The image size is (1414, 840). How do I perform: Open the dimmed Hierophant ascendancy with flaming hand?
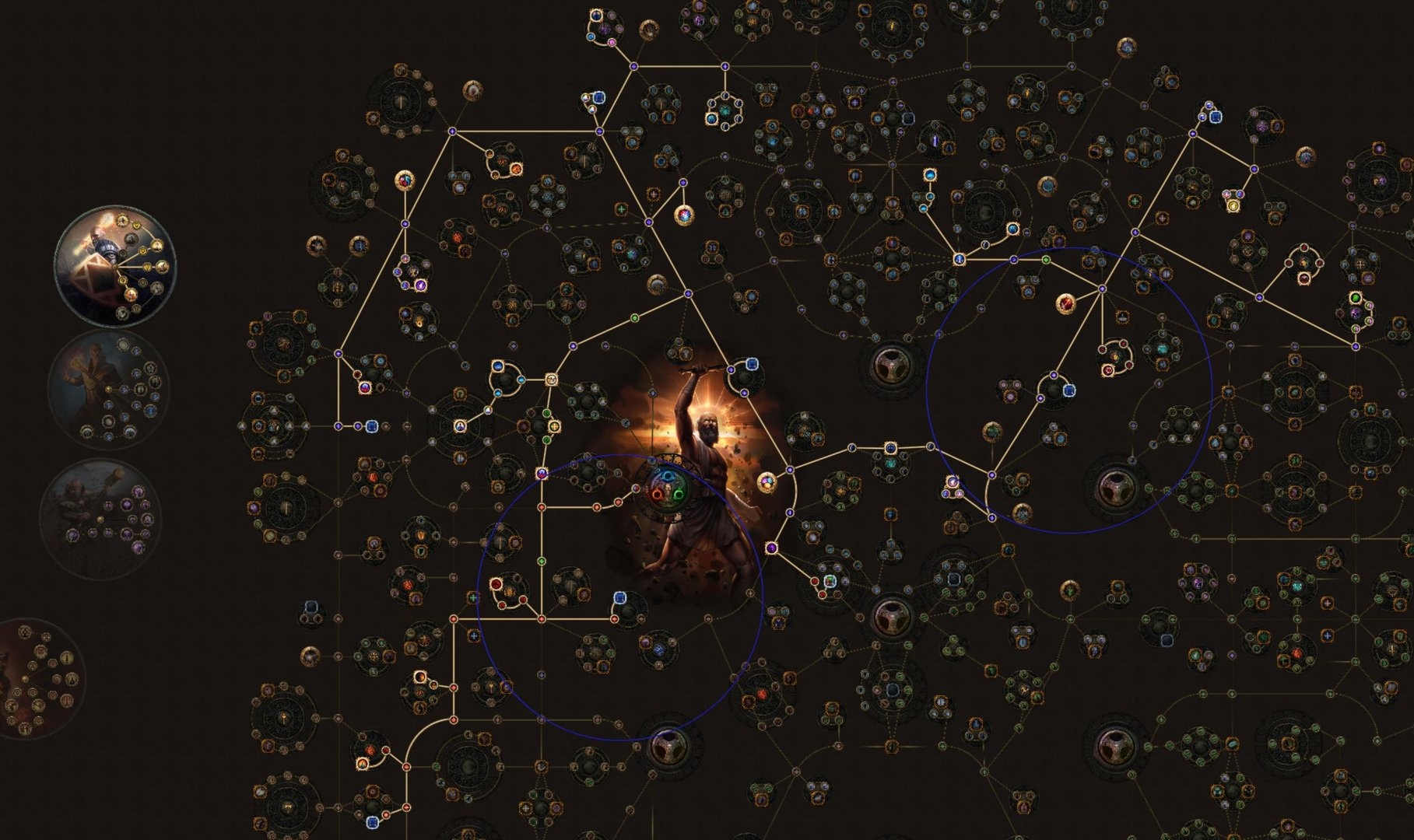[109, 389]
